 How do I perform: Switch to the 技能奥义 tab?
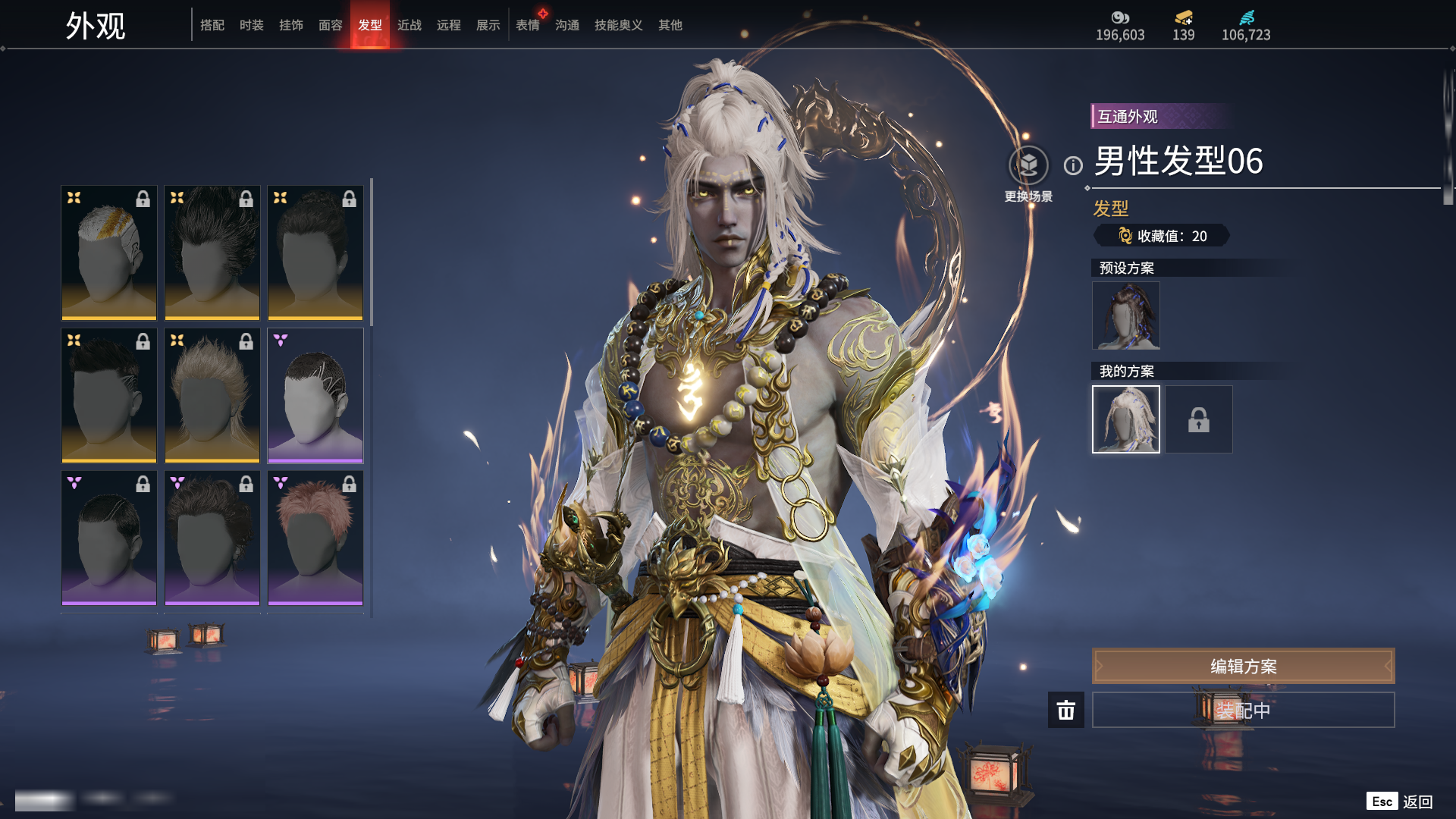coord(619,25)
